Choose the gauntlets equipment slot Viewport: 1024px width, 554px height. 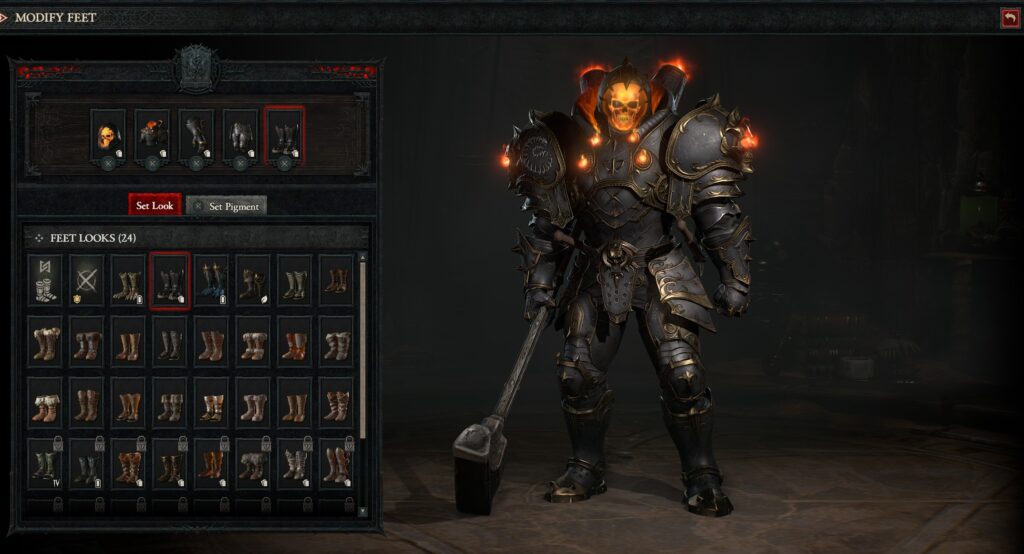(196, 136)
